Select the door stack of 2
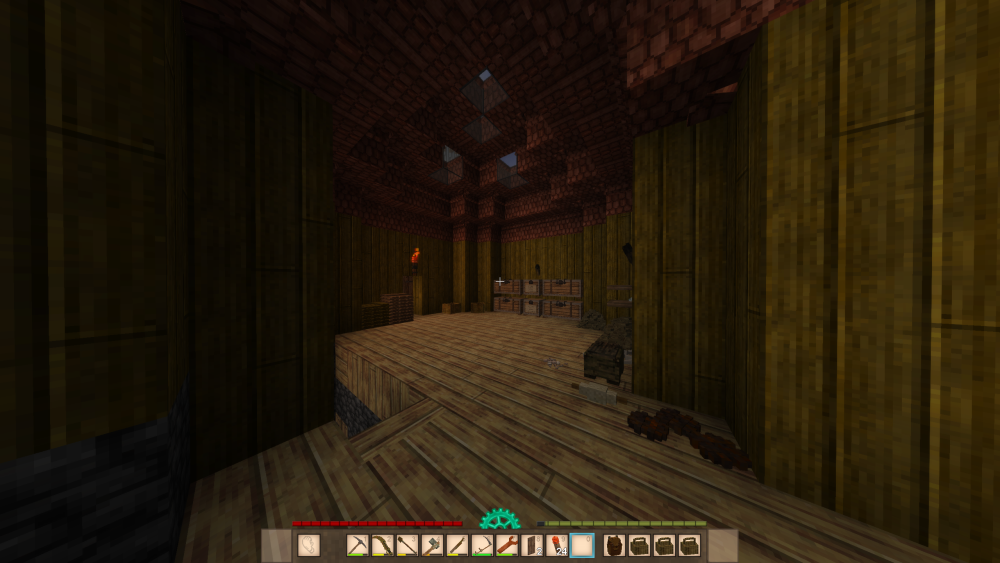 click(532, 546)
